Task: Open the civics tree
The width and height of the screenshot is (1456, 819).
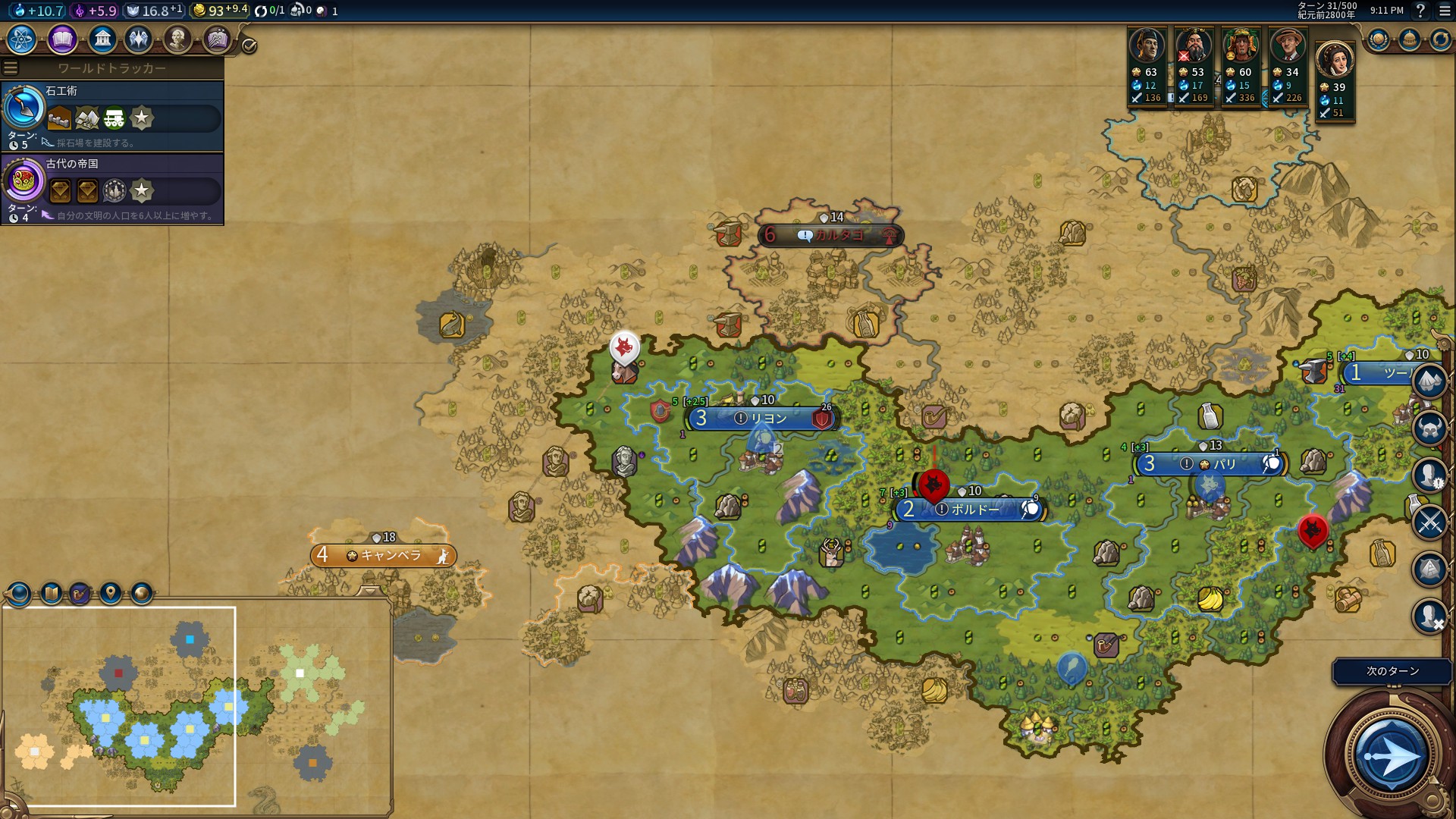Action: click(62, 39)
